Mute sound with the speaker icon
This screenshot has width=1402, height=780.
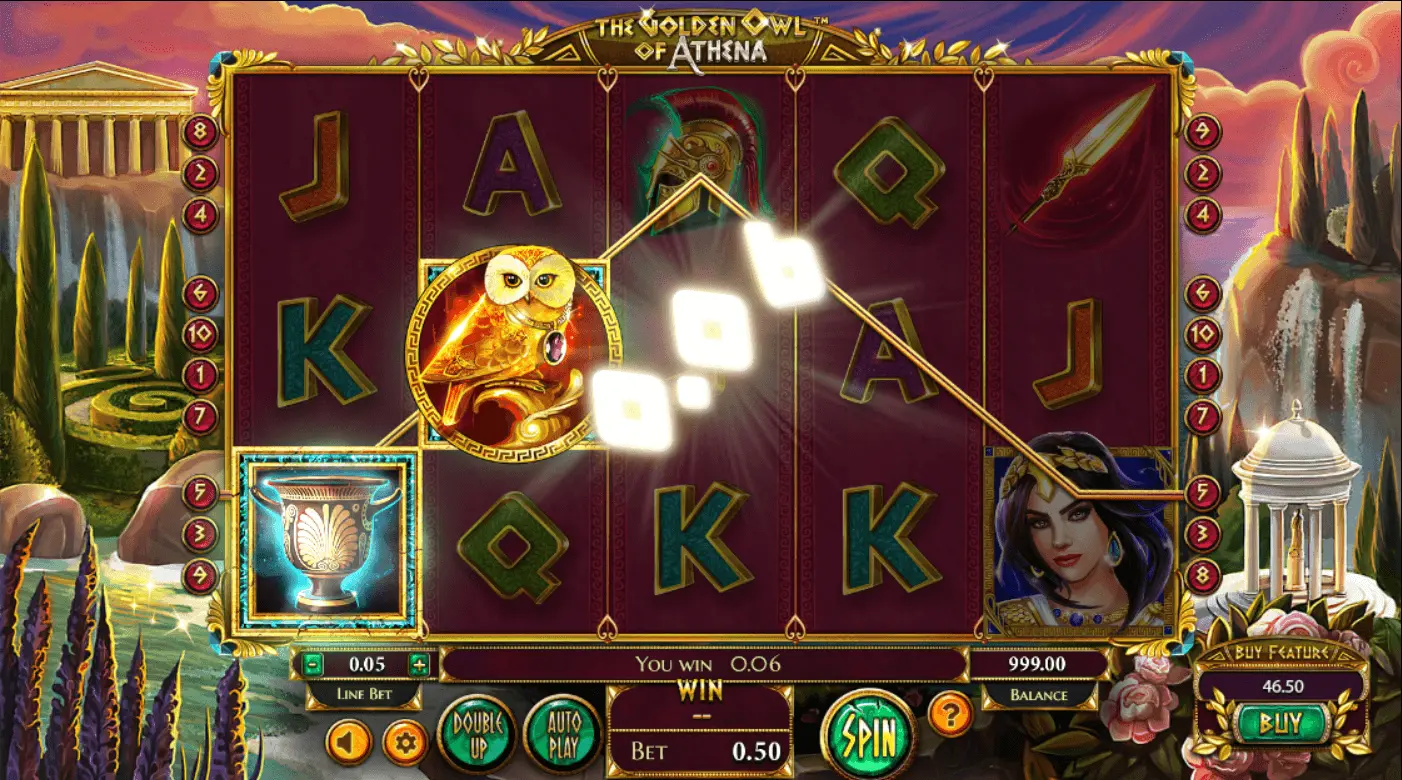click(x=349, y=743)
